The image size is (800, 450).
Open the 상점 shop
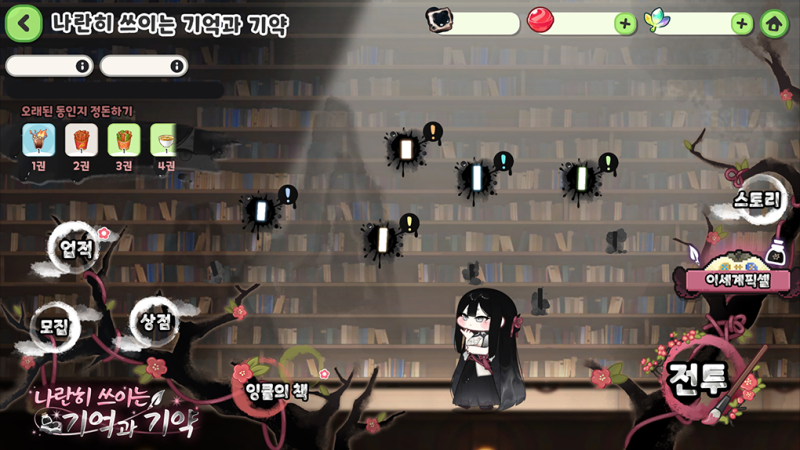[153, 320]
